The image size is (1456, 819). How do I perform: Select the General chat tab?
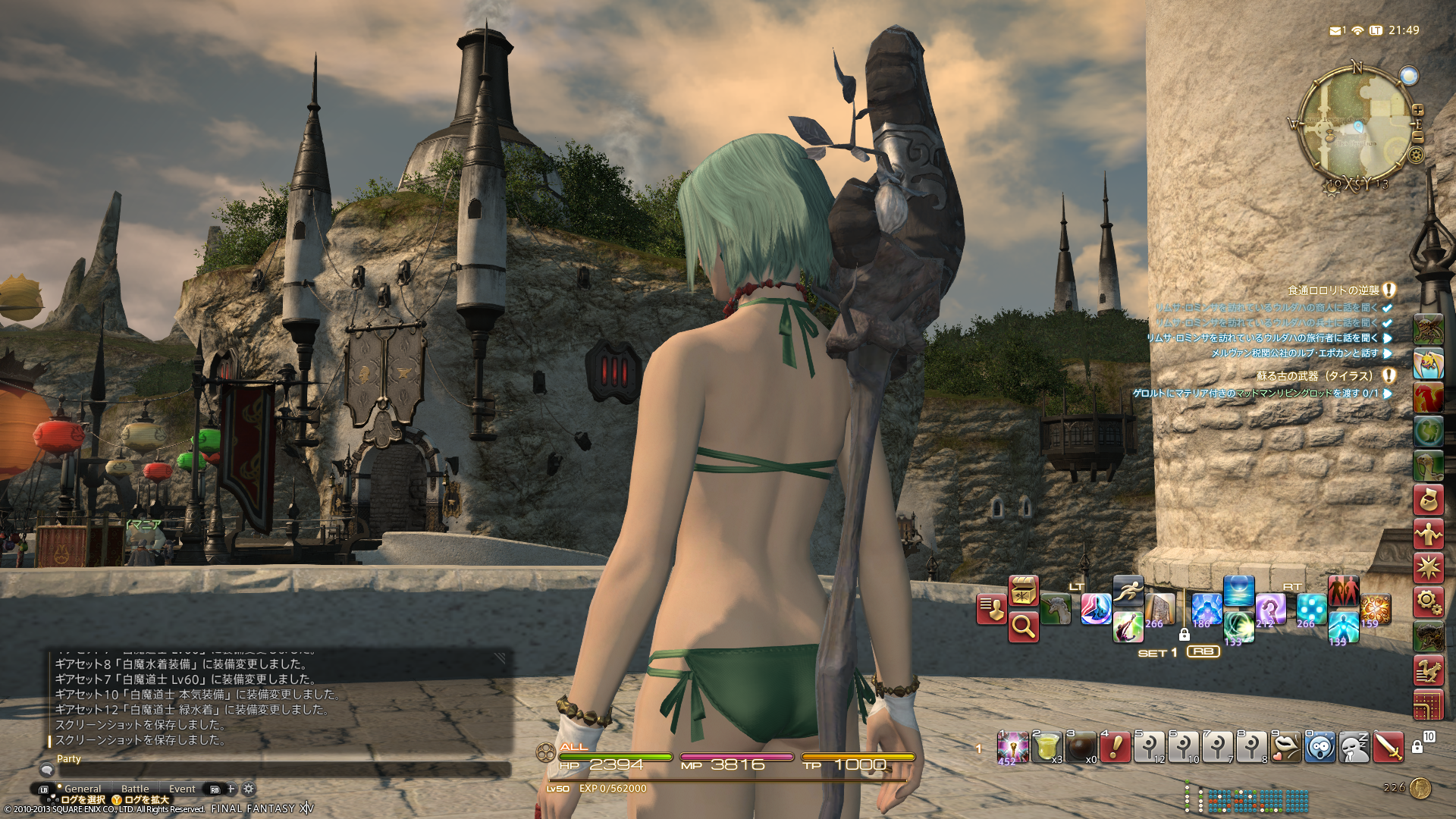coord(83,789)
